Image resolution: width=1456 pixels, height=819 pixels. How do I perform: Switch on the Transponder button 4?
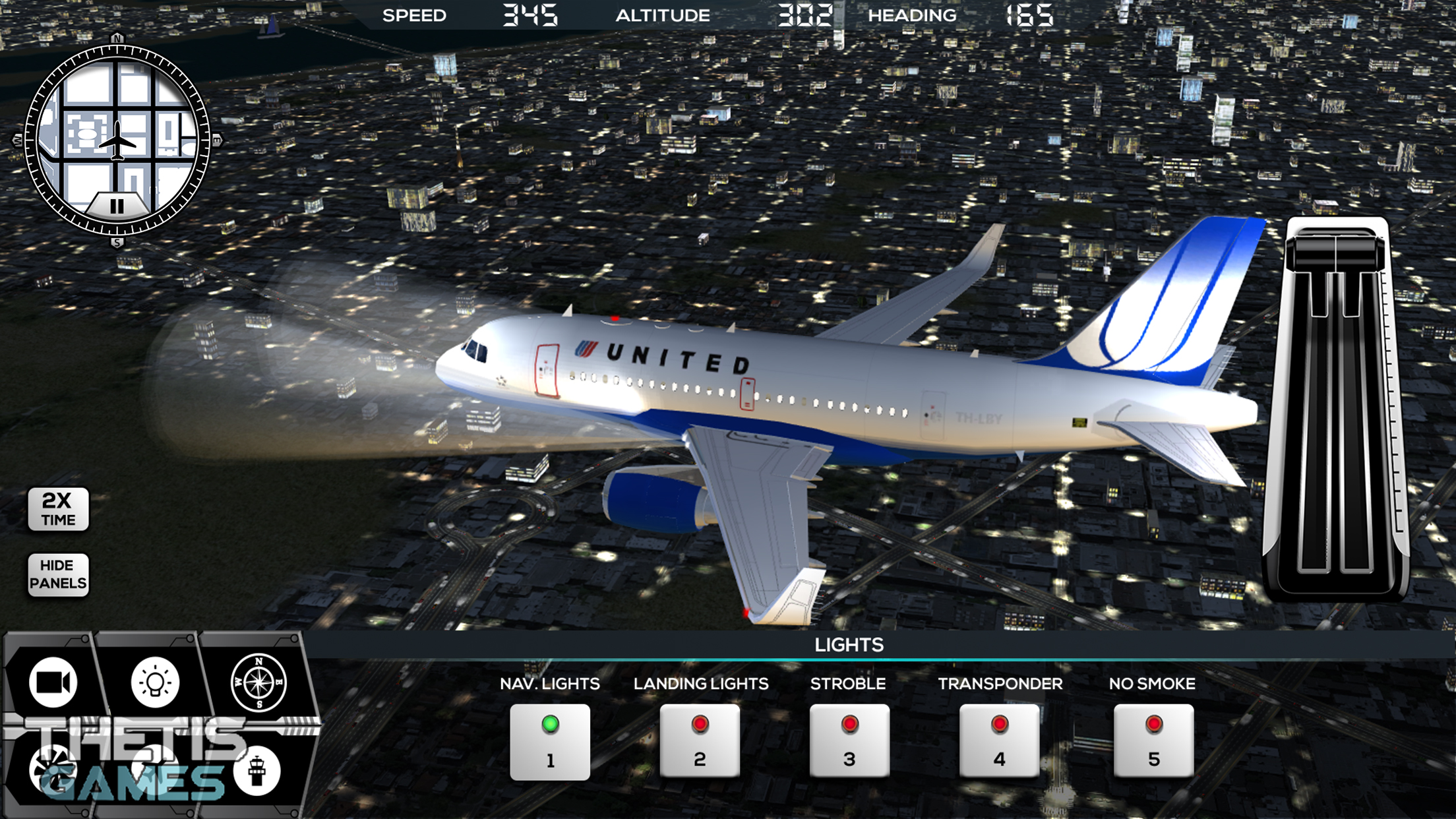(x=999, y=742)
